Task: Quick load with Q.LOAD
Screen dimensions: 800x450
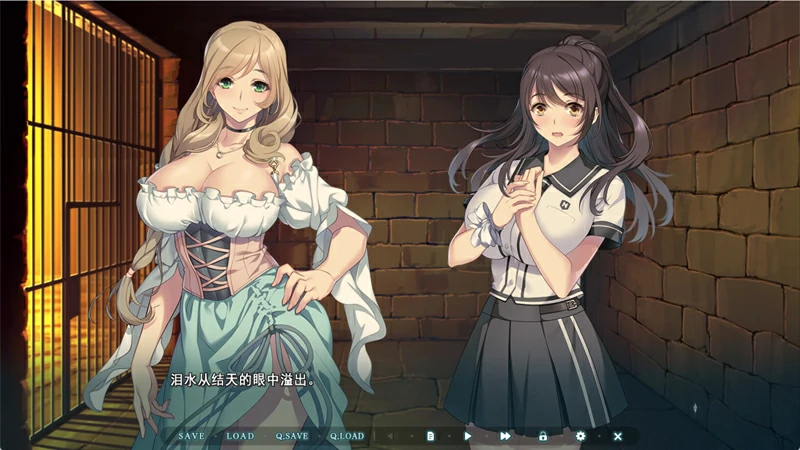Action: (x=347, y=436)
